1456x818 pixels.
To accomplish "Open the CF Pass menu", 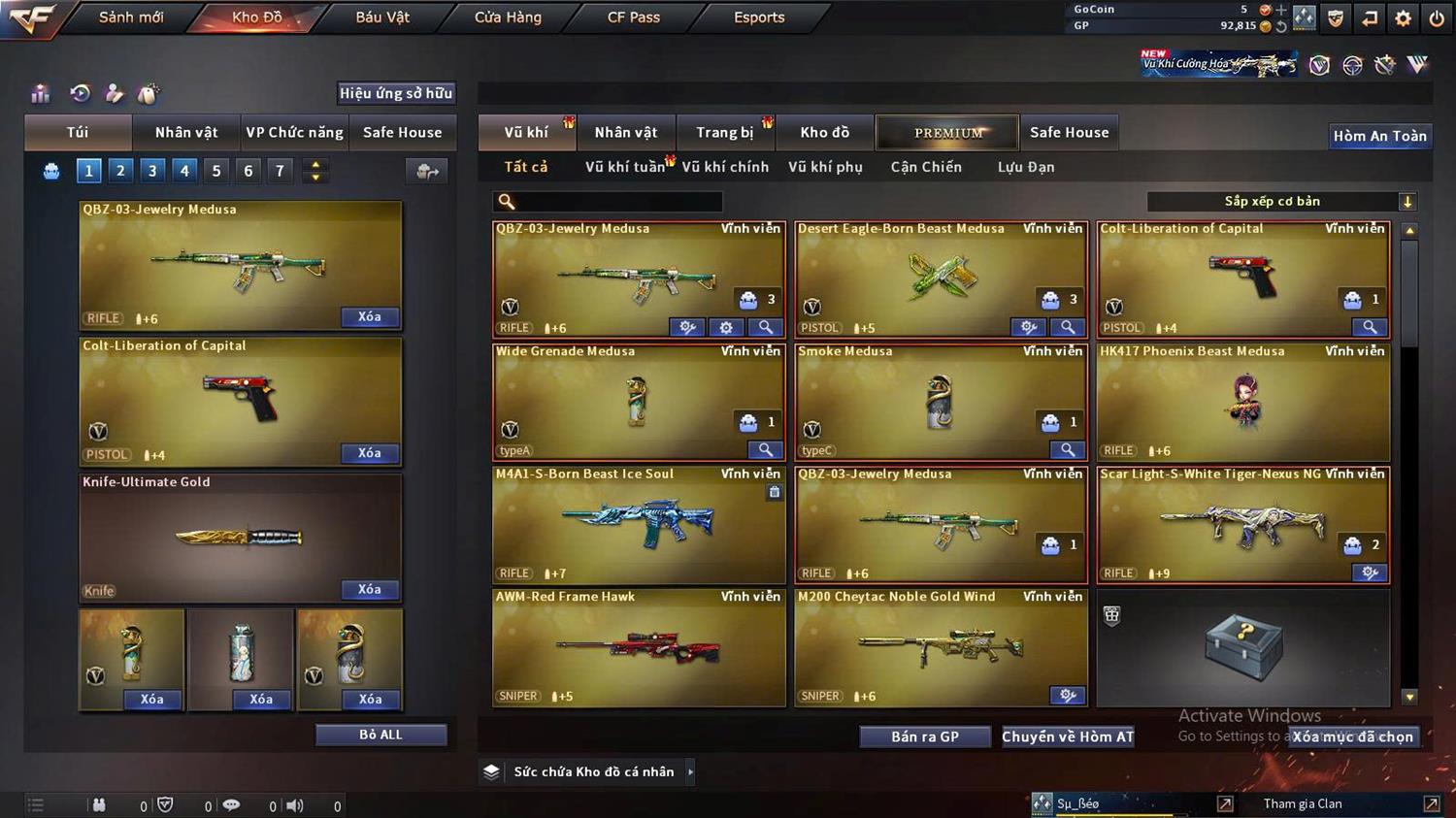I will (633, 17).
